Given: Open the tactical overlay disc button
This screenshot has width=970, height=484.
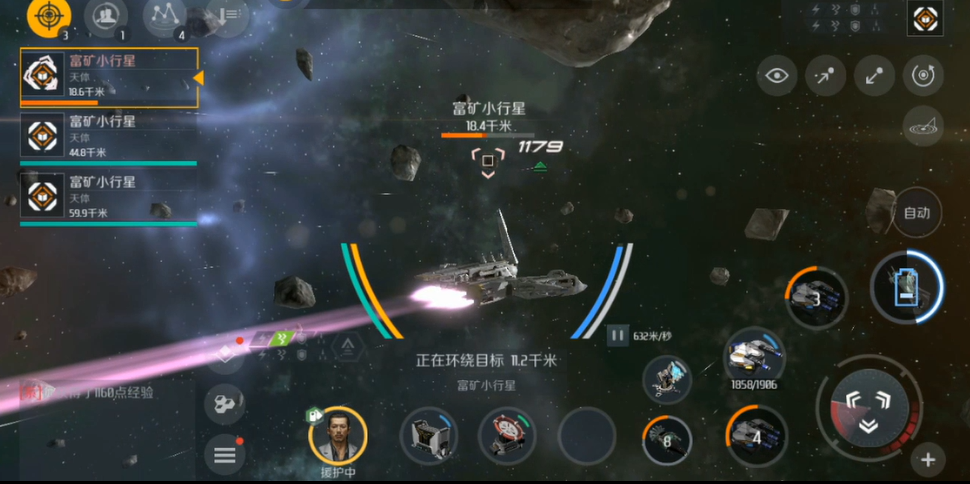Looking at the screenshot, I should click(922, 126).
